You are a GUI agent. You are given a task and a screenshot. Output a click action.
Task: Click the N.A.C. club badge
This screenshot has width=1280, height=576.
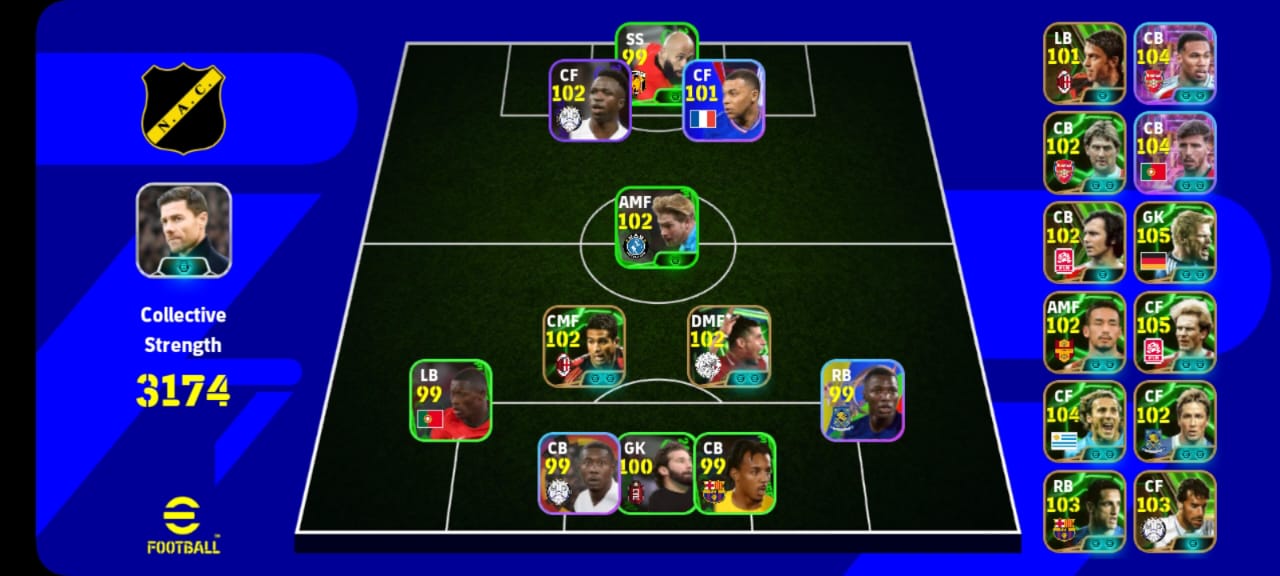coord(184,108)
